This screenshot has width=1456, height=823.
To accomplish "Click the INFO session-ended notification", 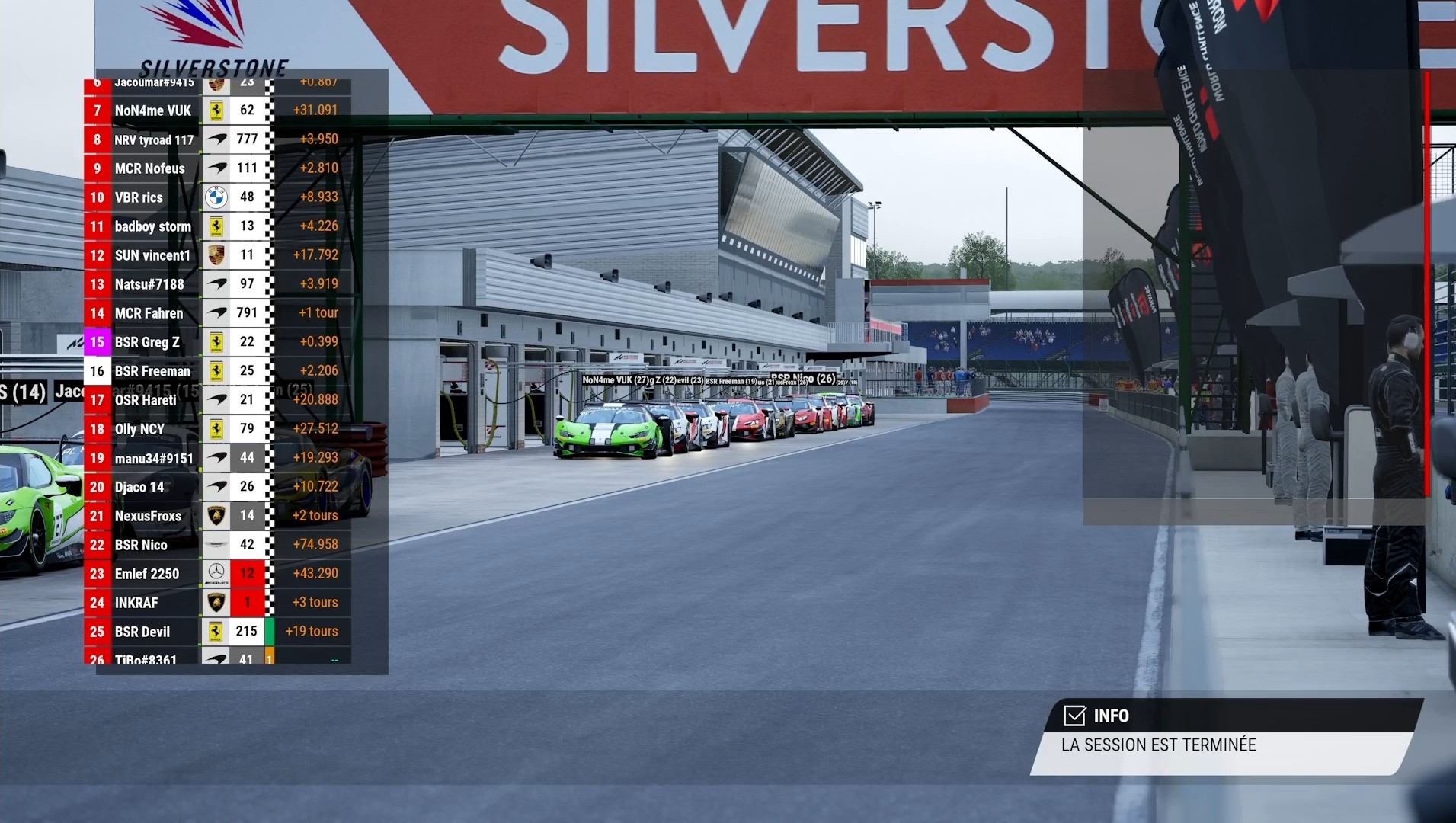I will 1225,736.
